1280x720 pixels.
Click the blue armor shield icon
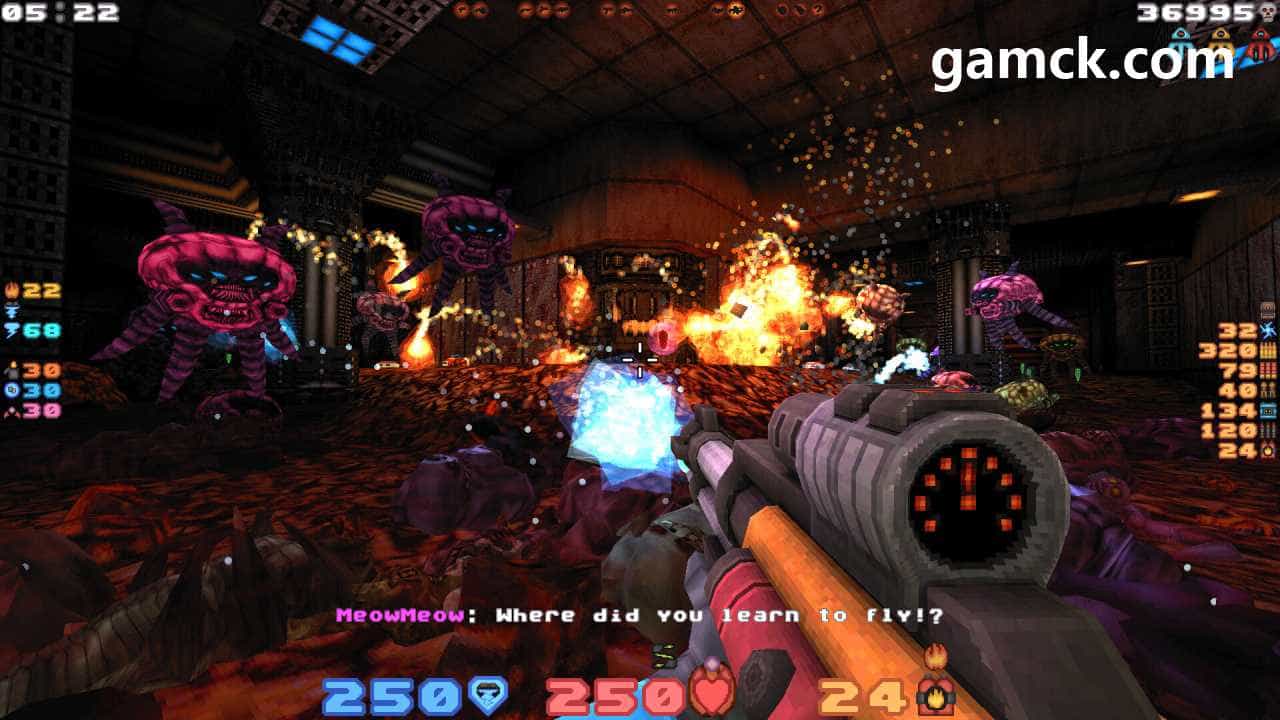click(488, 695)
